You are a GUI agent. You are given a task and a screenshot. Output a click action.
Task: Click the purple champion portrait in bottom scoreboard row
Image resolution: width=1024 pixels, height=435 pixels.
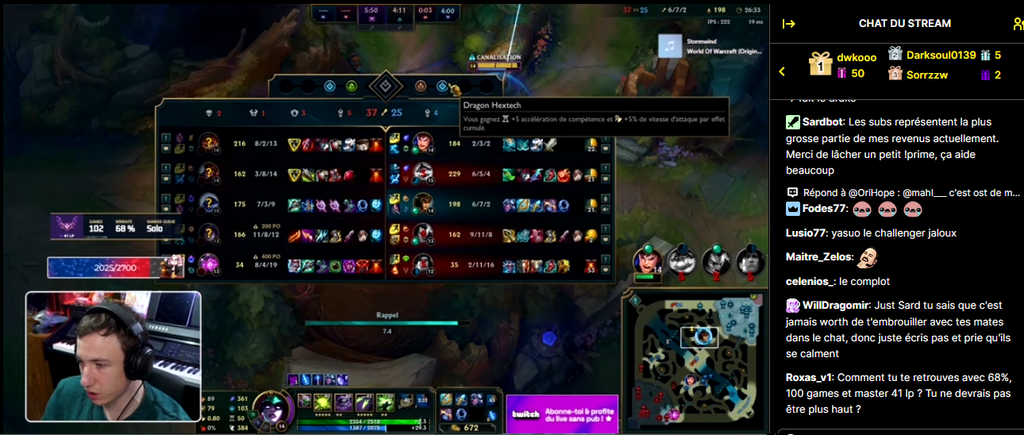[x=209, y=264]
